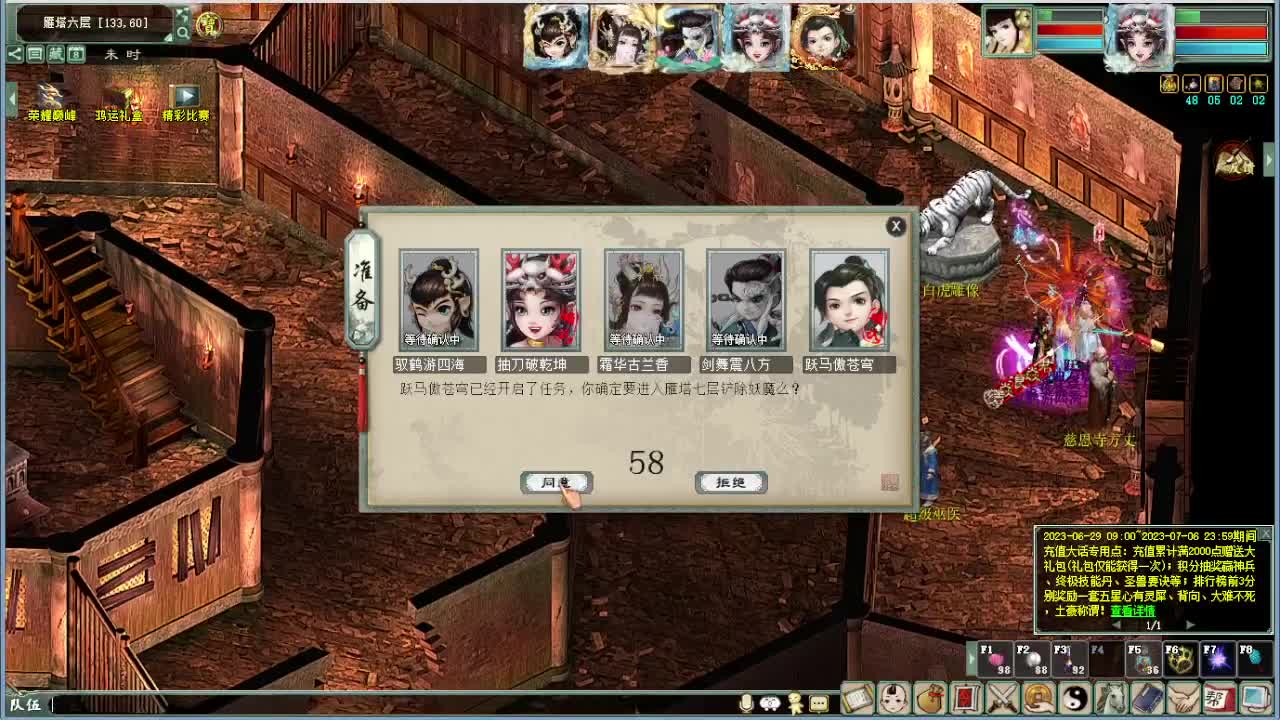Select the crossed swords battle icon
The image size is (1280, 720).
tap(1004, 700)
